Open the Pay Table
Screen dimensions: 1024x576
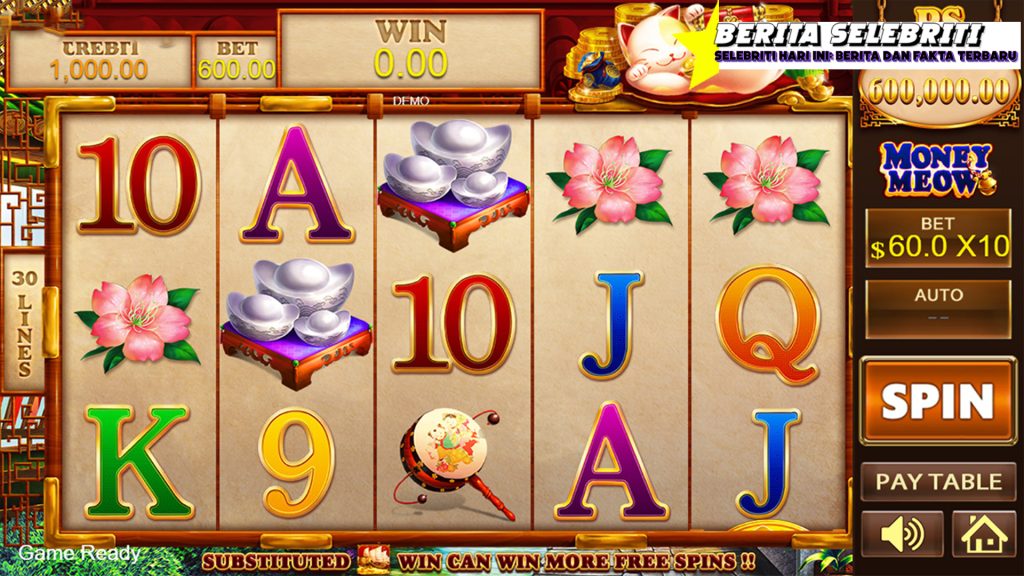coord(937,481)
